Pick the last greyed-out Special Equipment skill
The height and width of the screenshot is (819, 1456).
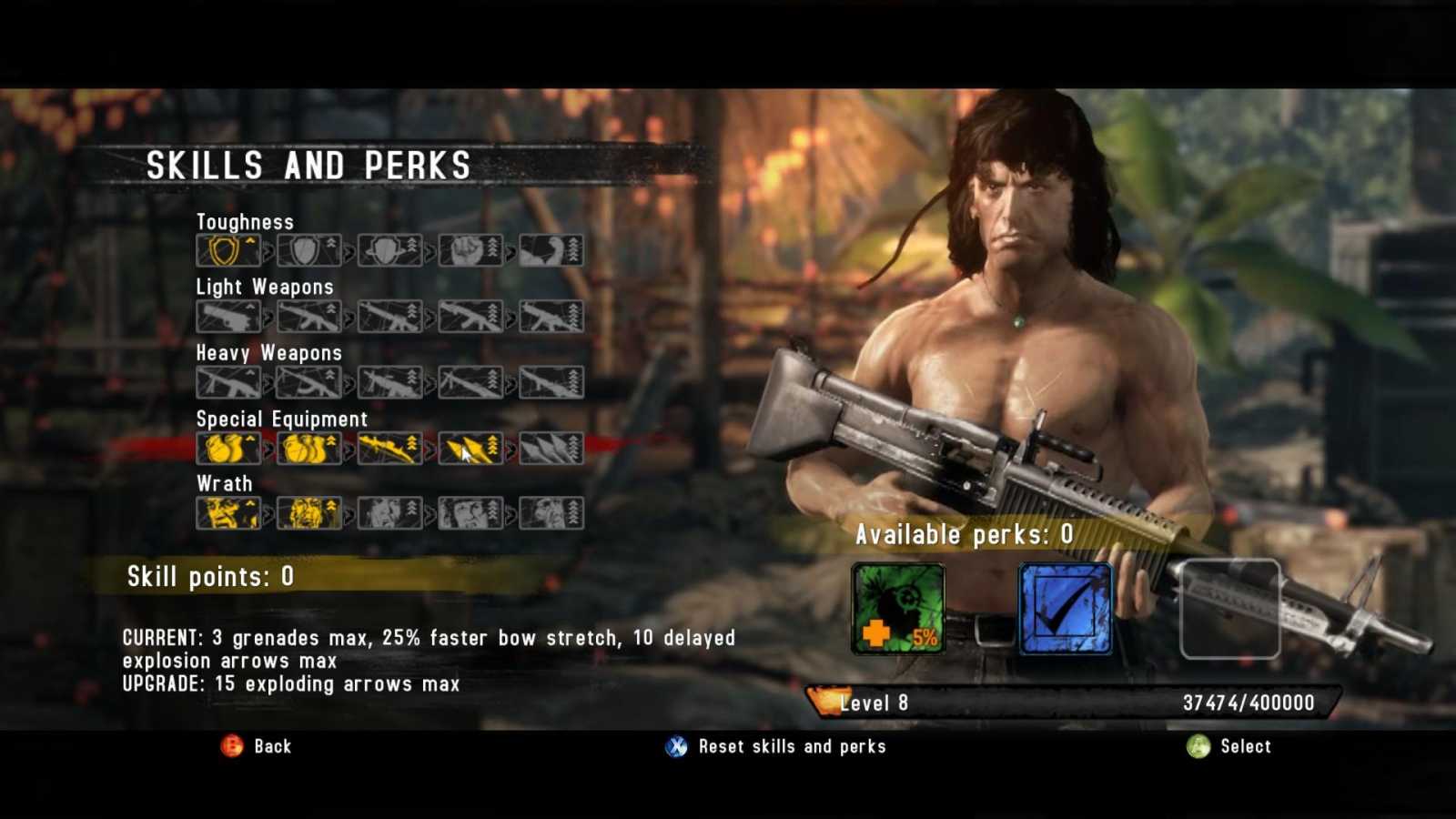click(x=551, y=449)
